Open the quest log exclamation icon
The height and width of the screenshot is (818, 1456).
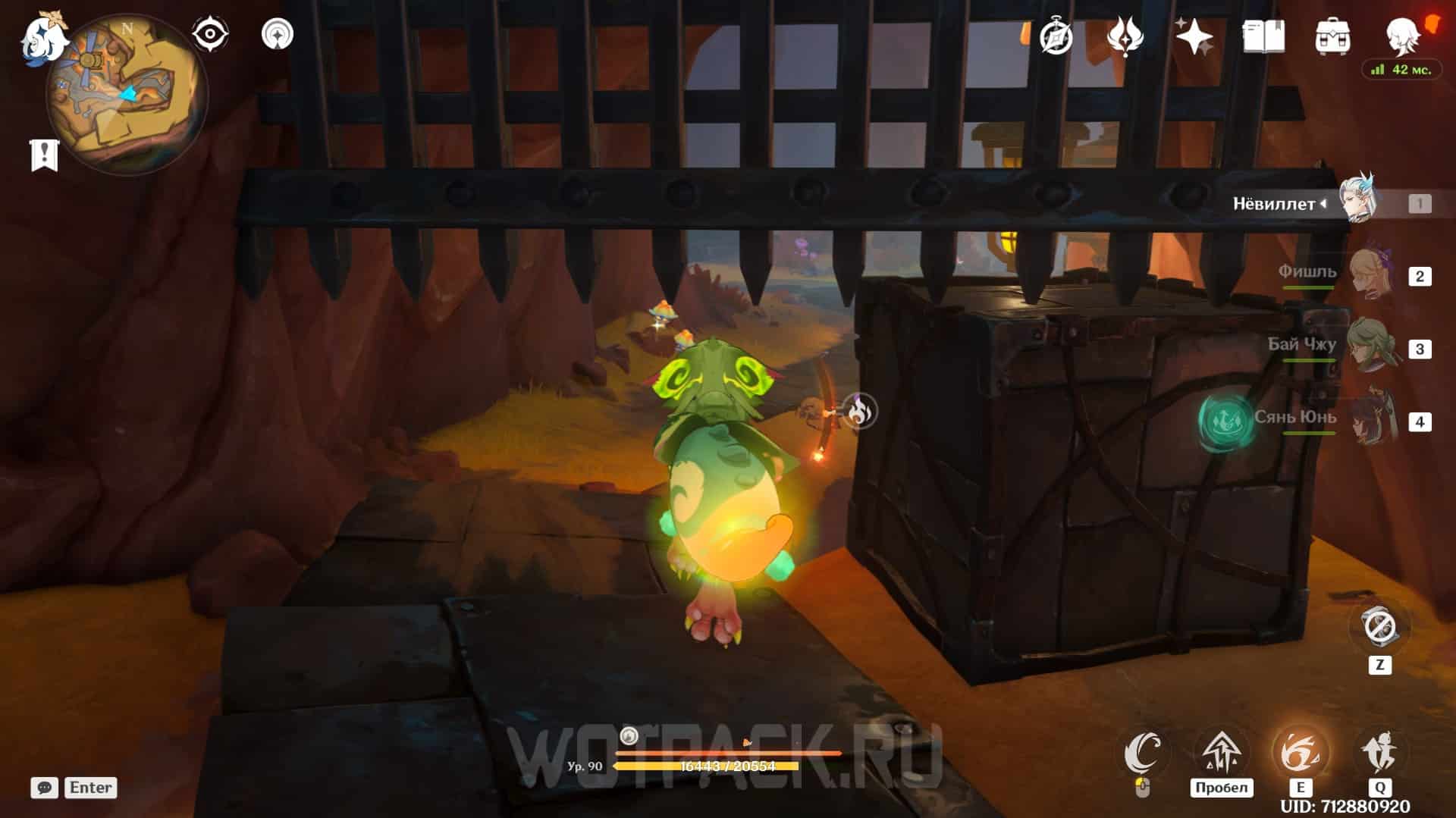[x=44, y=155]
